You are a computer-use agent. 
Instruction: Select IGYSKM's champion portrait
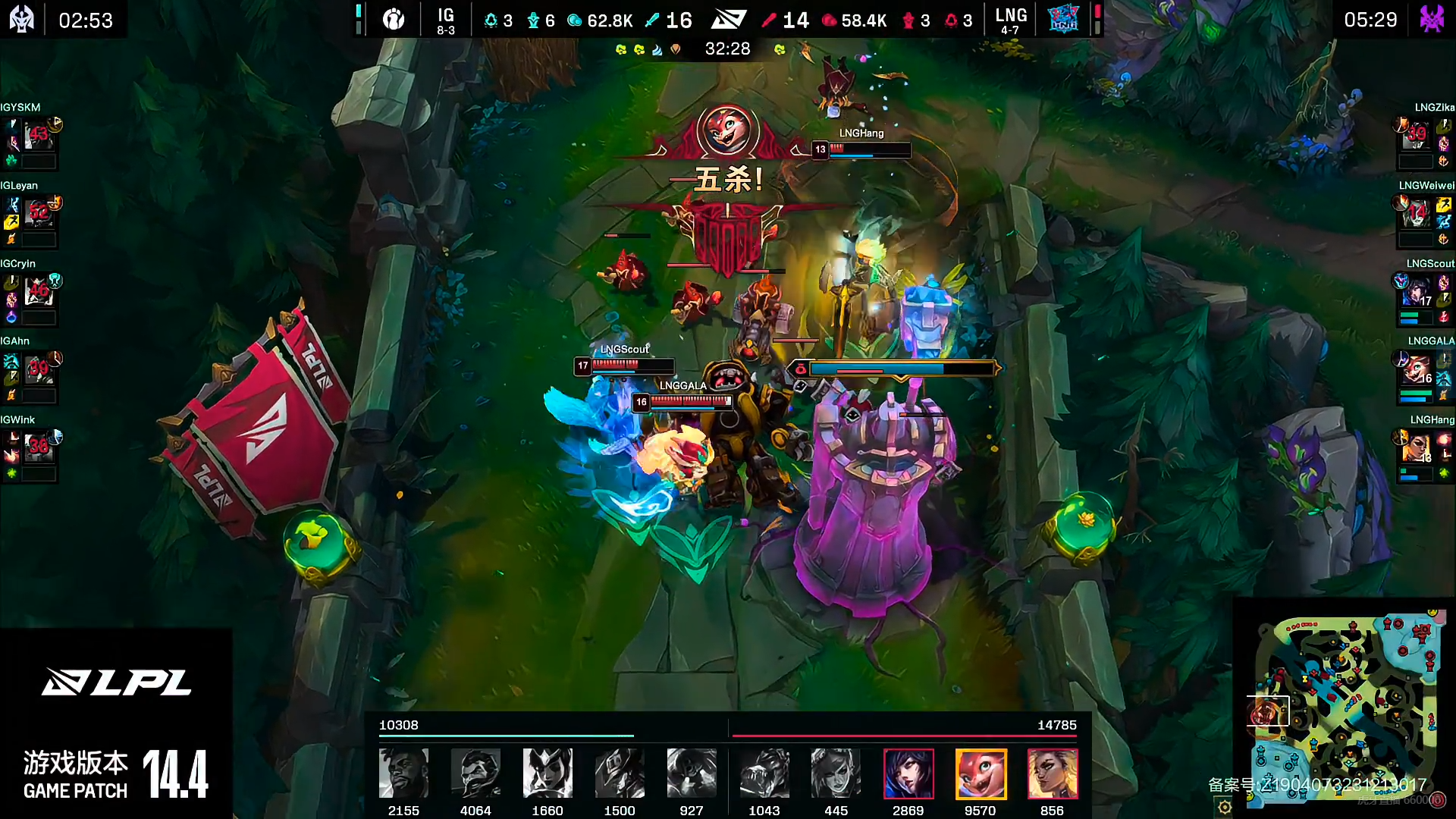38,136
